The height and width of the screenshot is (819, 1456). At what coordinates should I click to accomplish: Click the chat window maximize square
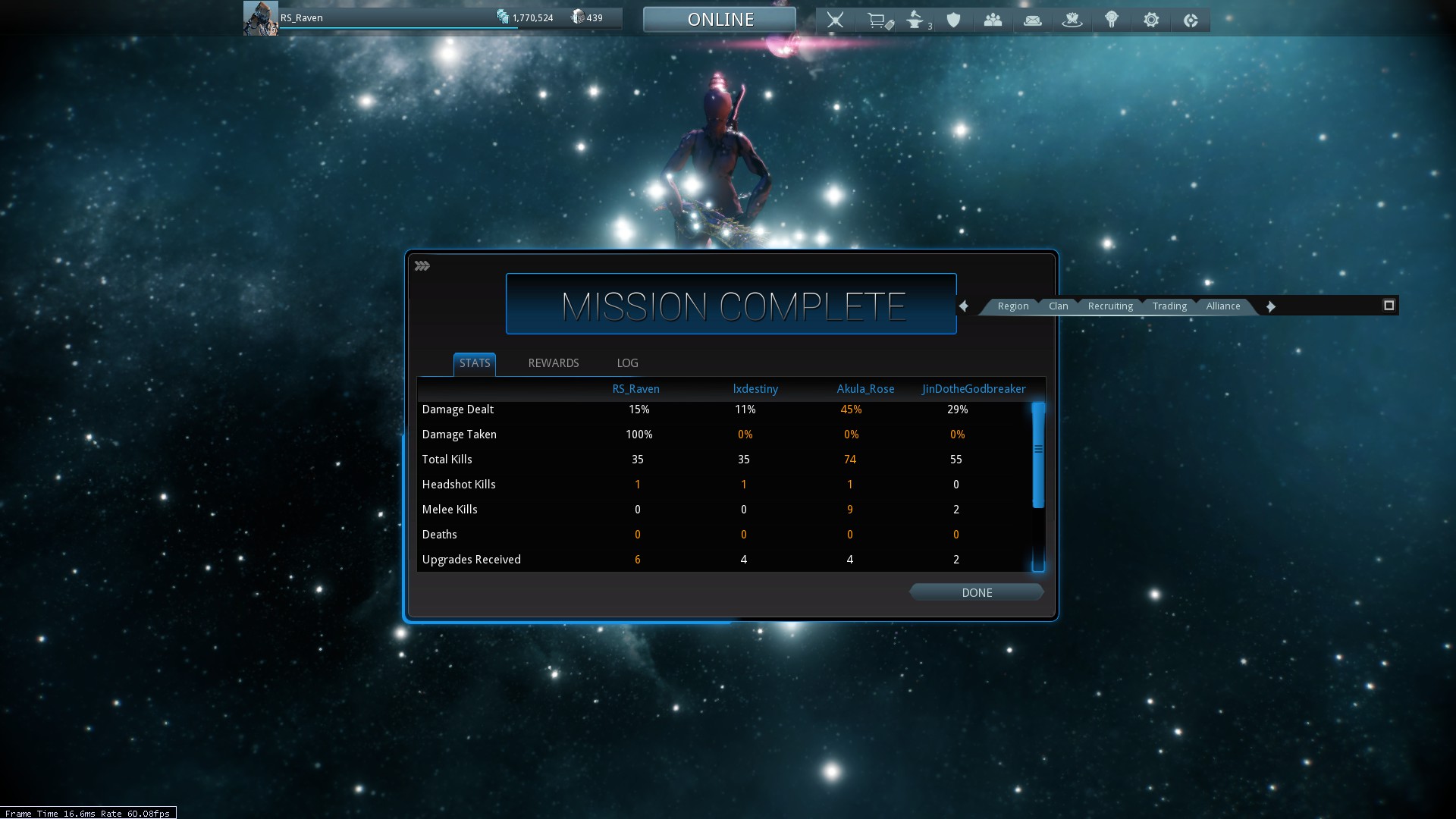point(1389,306)
